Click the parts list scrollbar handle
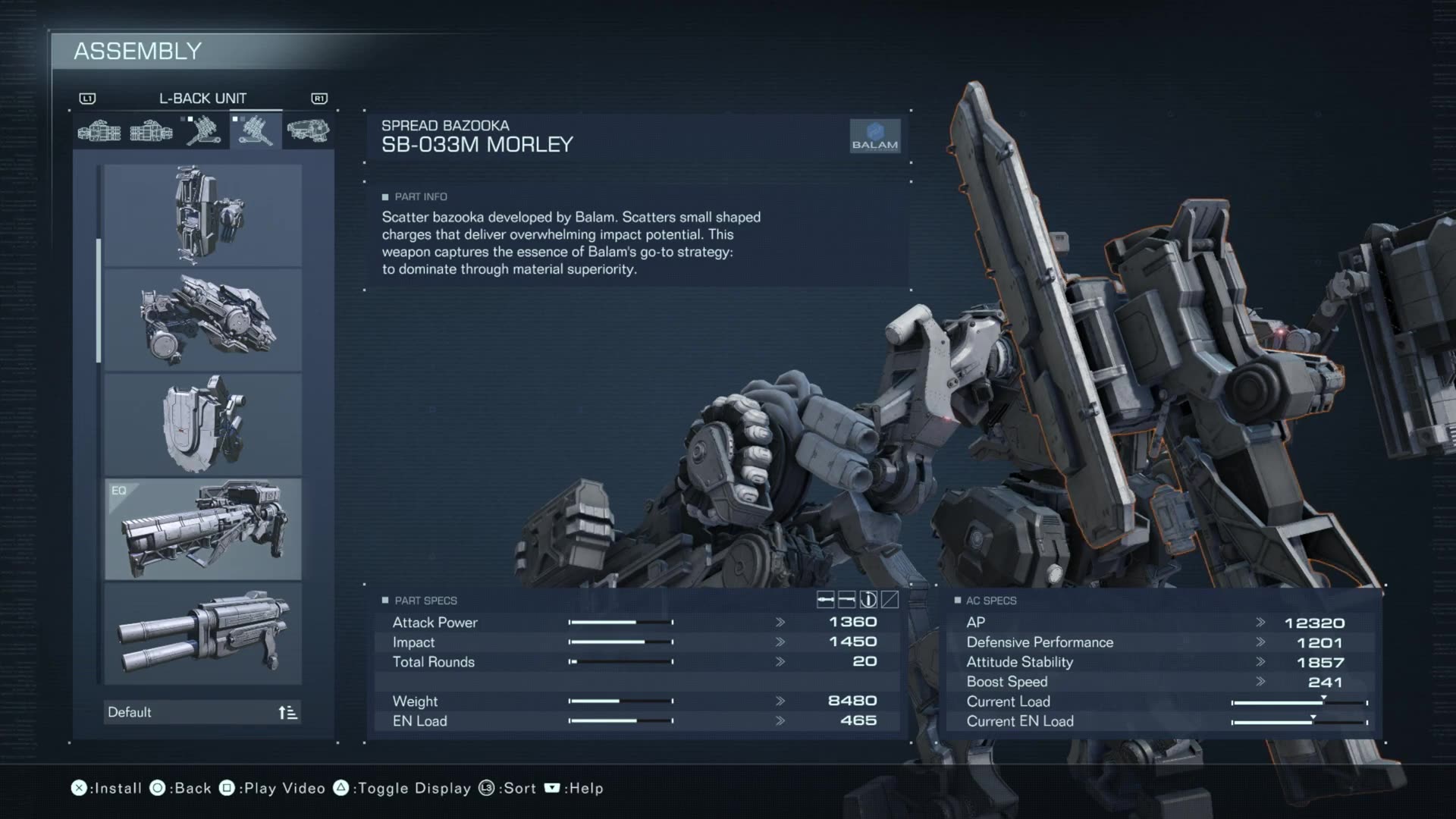Image resolution: width=1456 pixels, height=819 pixels. click(99, 300)
